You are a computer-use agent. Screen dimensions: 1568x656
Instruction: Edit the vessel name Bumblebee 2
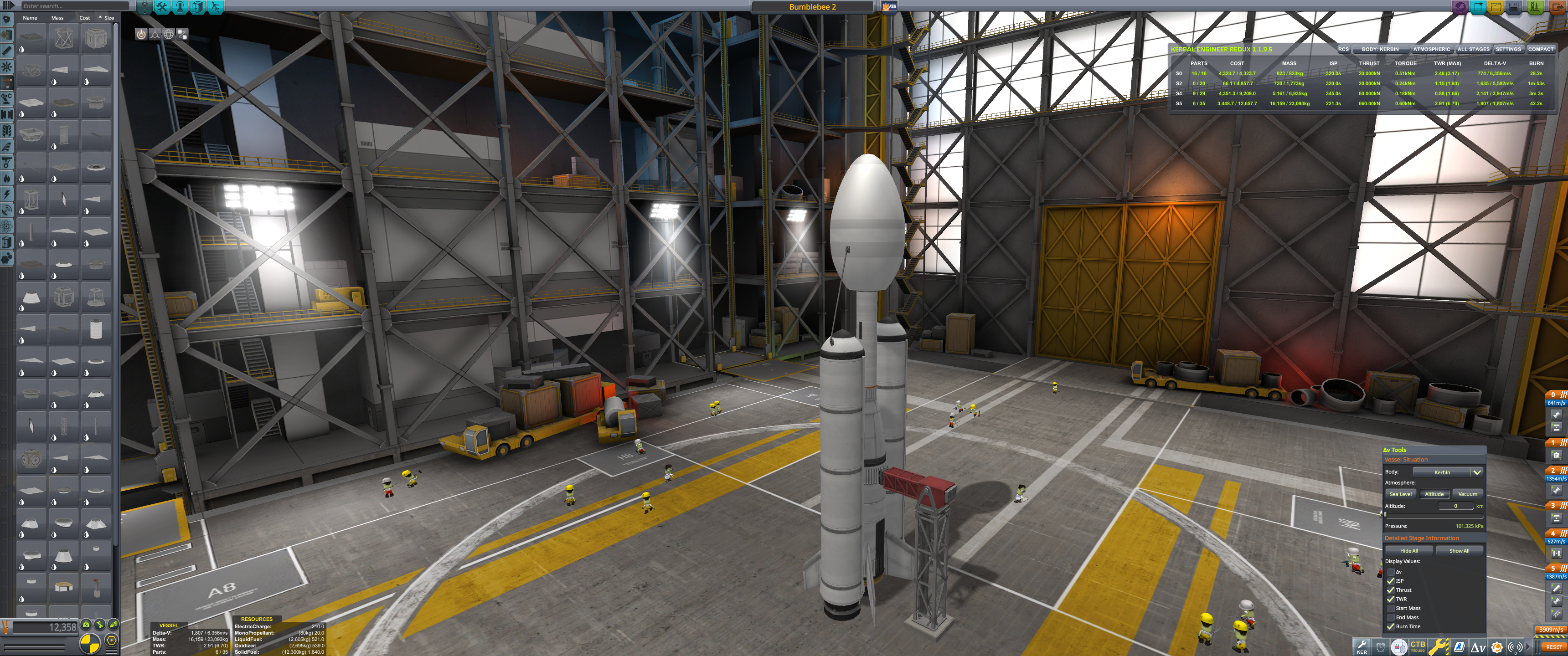[812, 7]
